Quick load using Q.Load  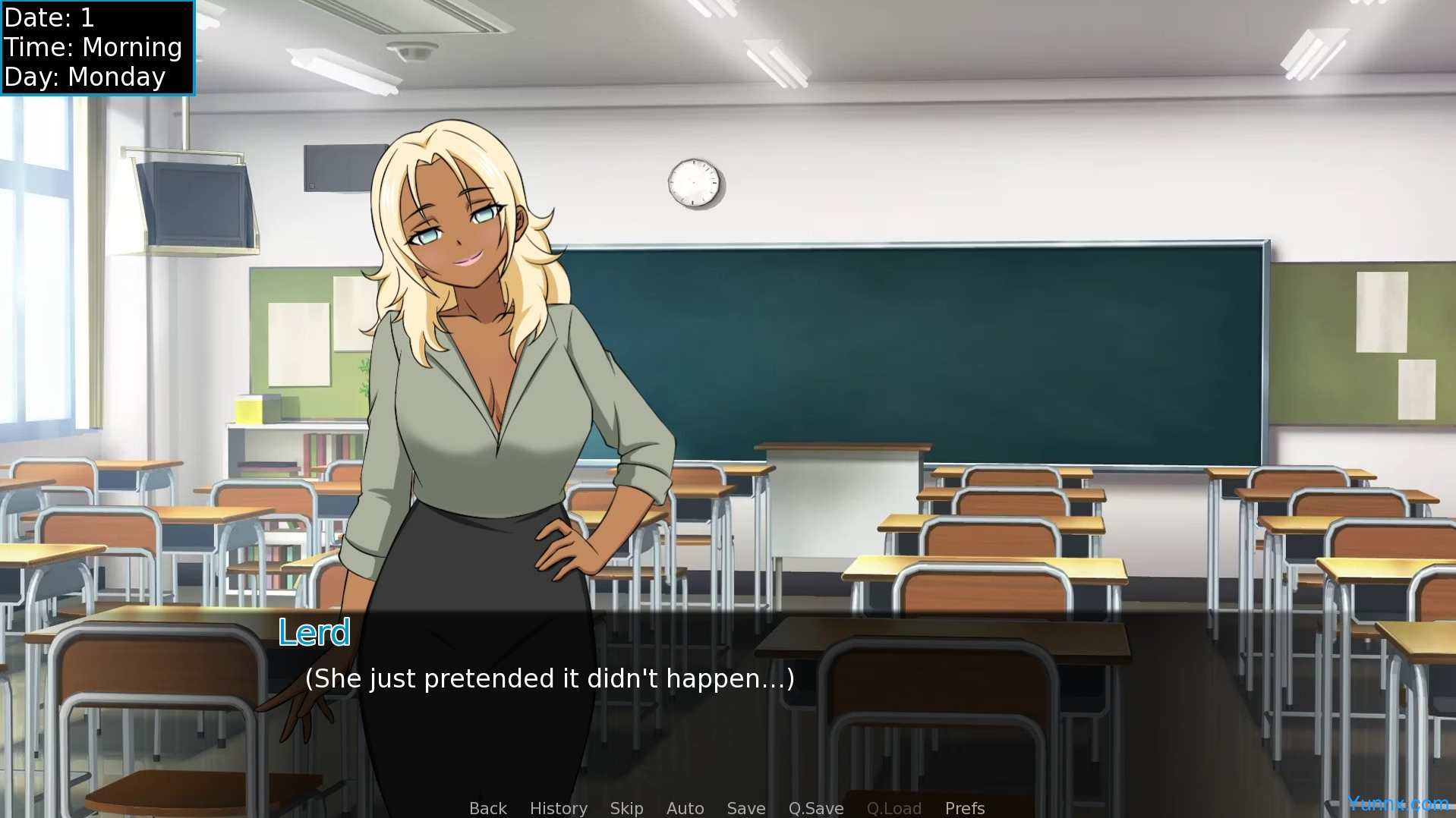(x=893, y=808)
